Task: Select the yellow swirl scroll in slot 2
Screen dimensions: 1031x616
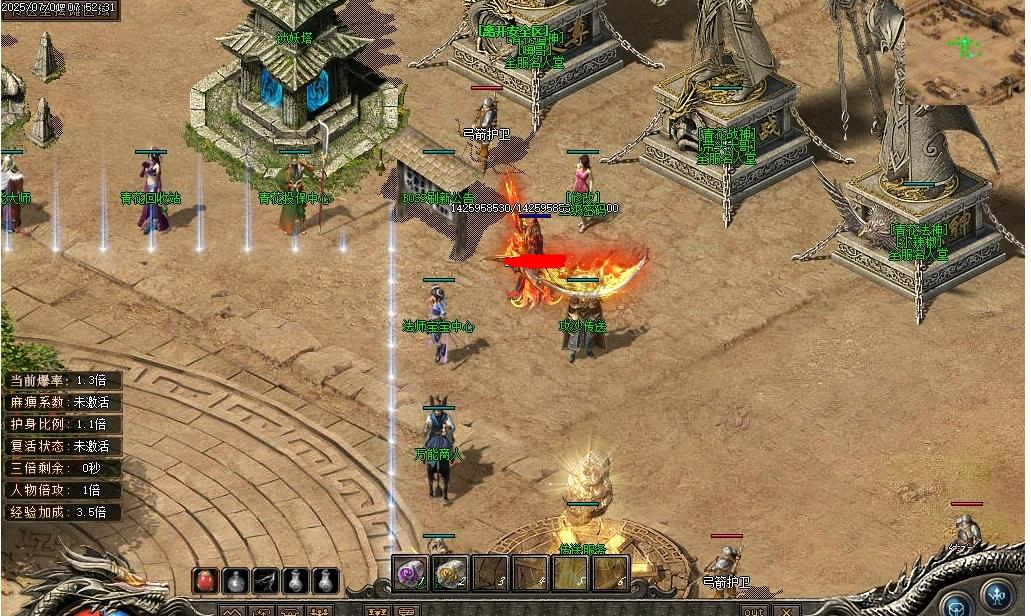Action: pos(450,574)
